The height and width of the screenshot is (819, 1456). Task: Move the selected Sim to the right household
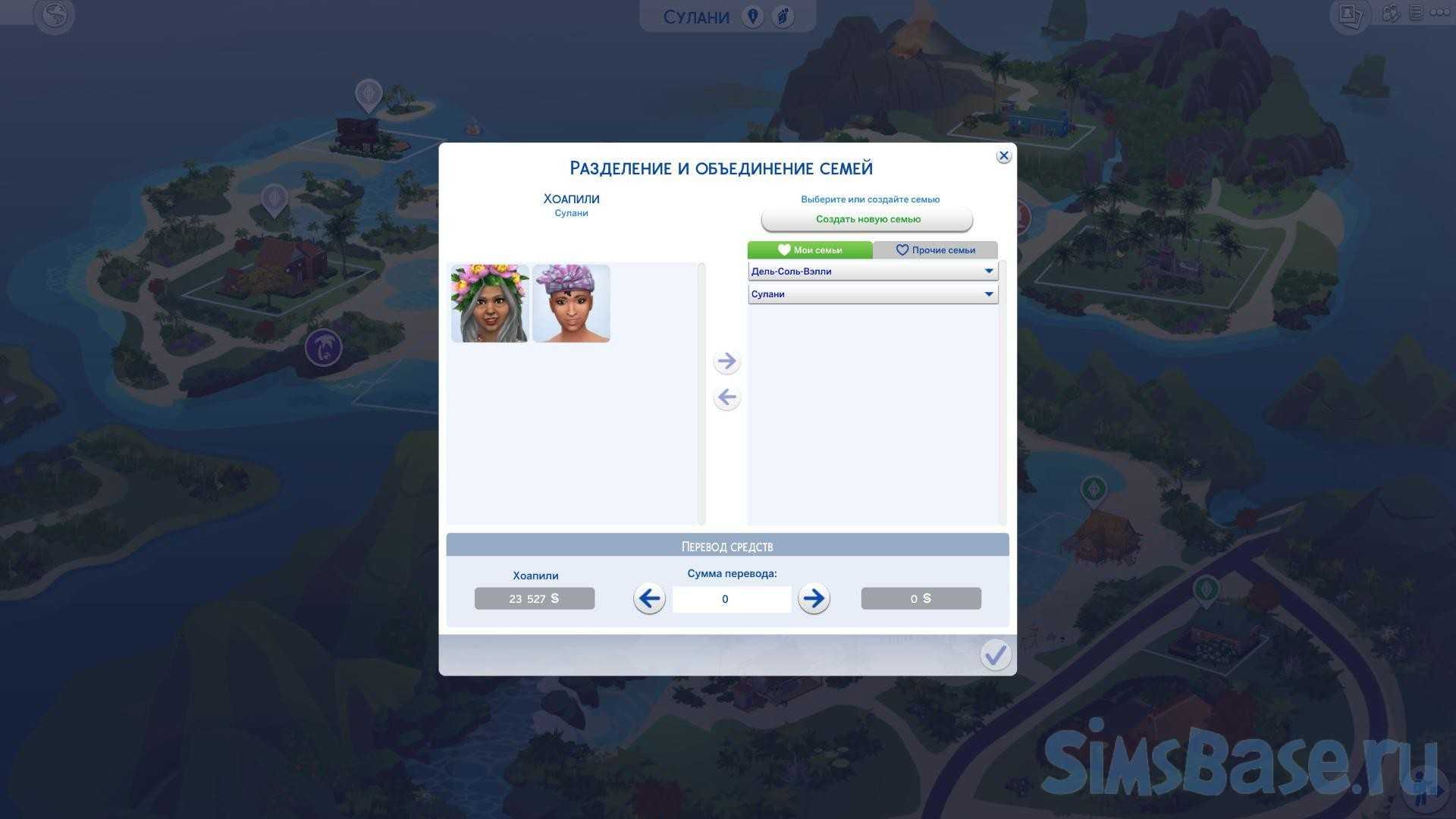[726, 361]
